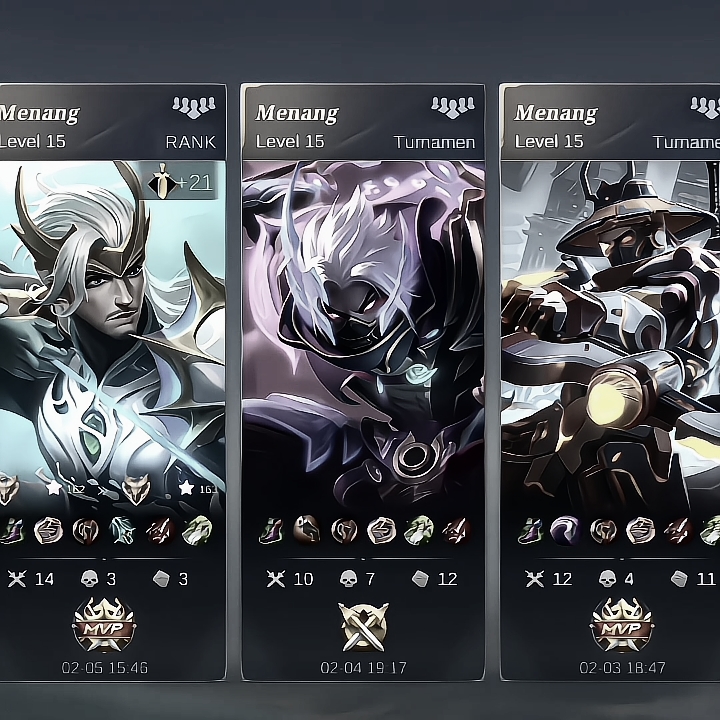The height and width of the screenshot is (720, 720).
Task: Click the crossed swords badge on the 02-04 match
Action: coord(362,626)
